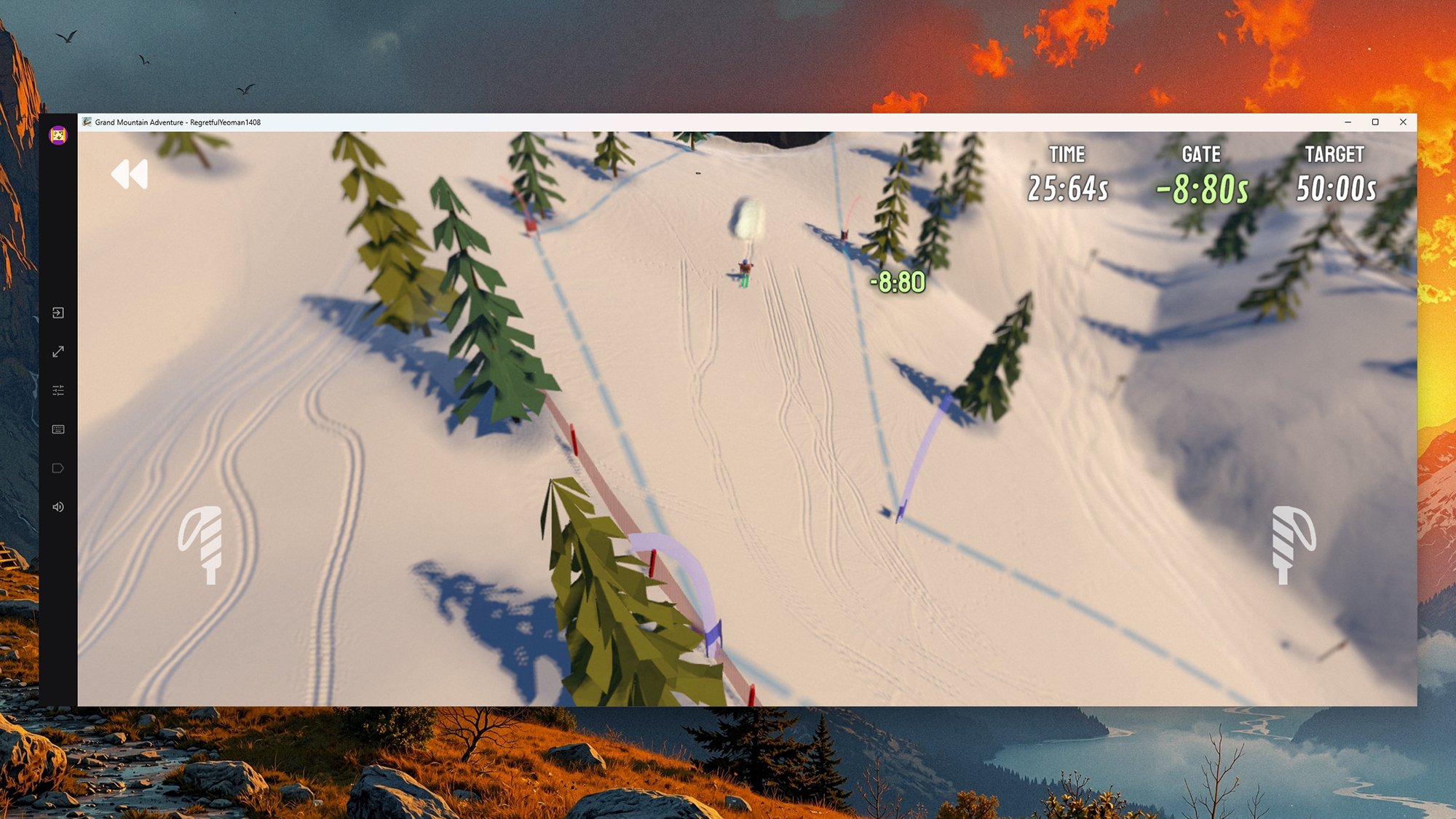Select the rewind restart-run icon in game
This screenshot has width=1456, height=819.
point(130,175)
